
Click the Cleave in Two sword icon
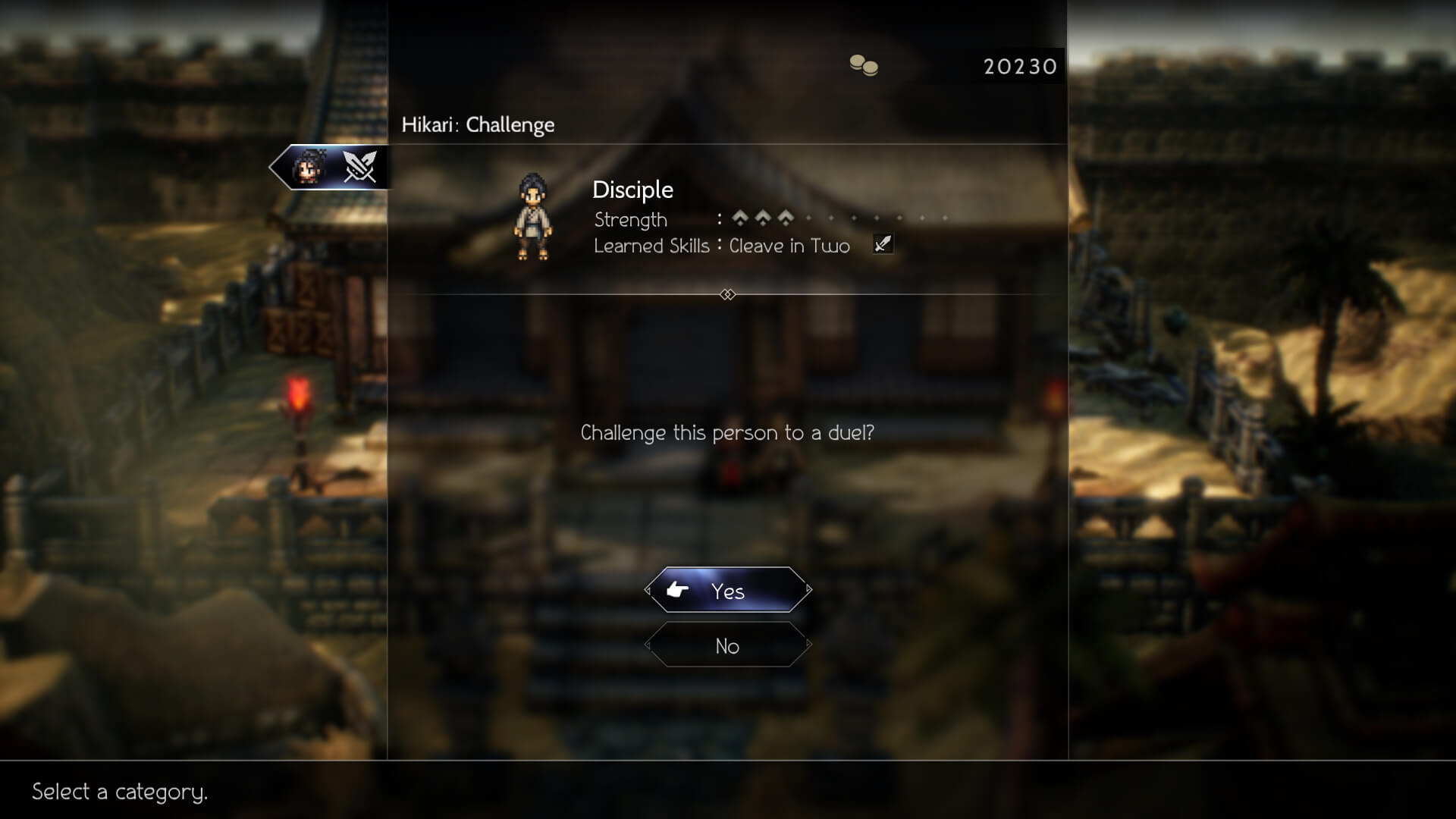[x=883, y=244]
